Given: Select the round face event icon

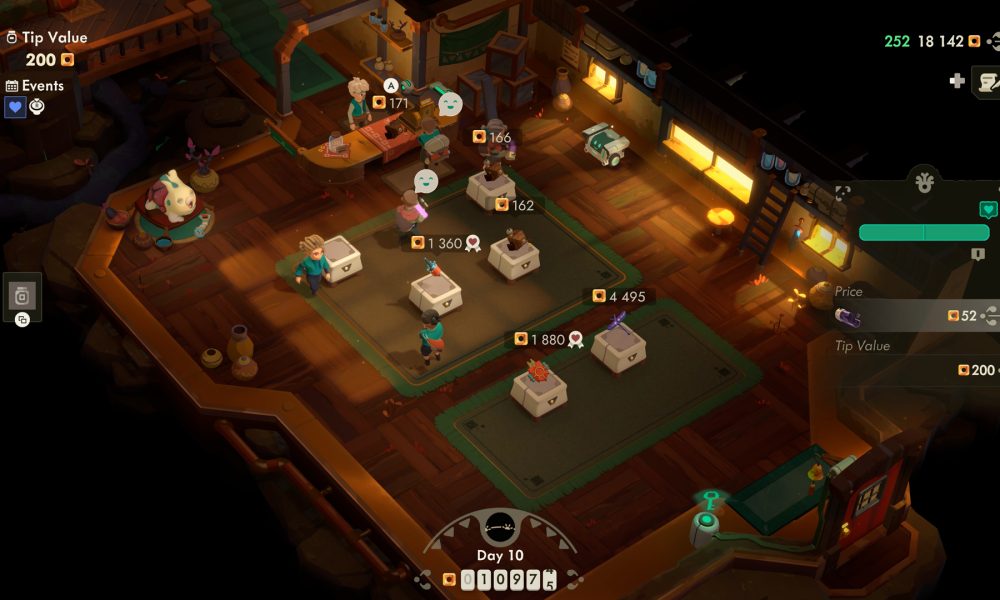Looking at the screenshot, I should coord(37,107).
